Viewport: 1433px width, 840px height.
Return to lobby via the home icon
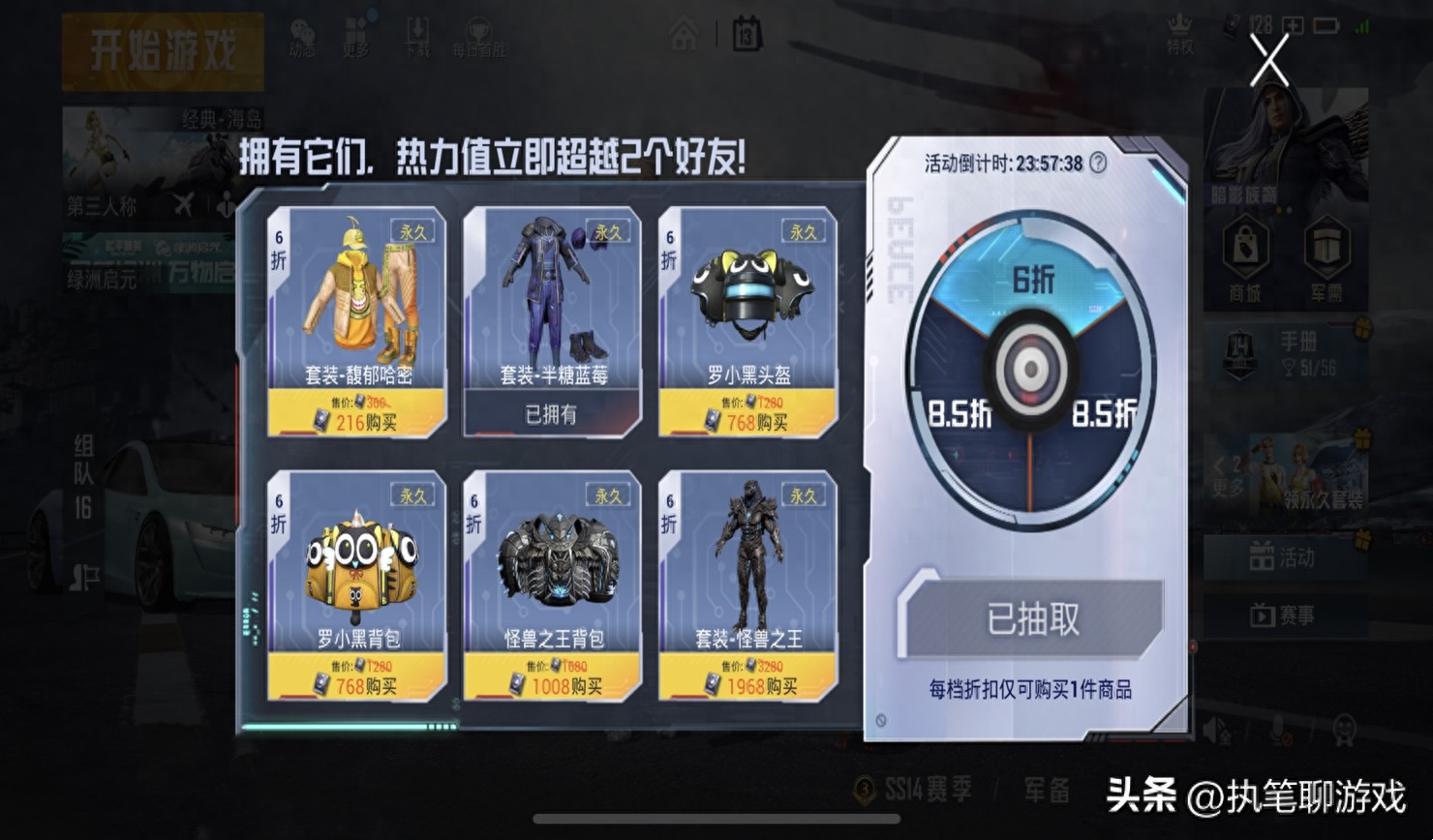[x=686, y=32]
